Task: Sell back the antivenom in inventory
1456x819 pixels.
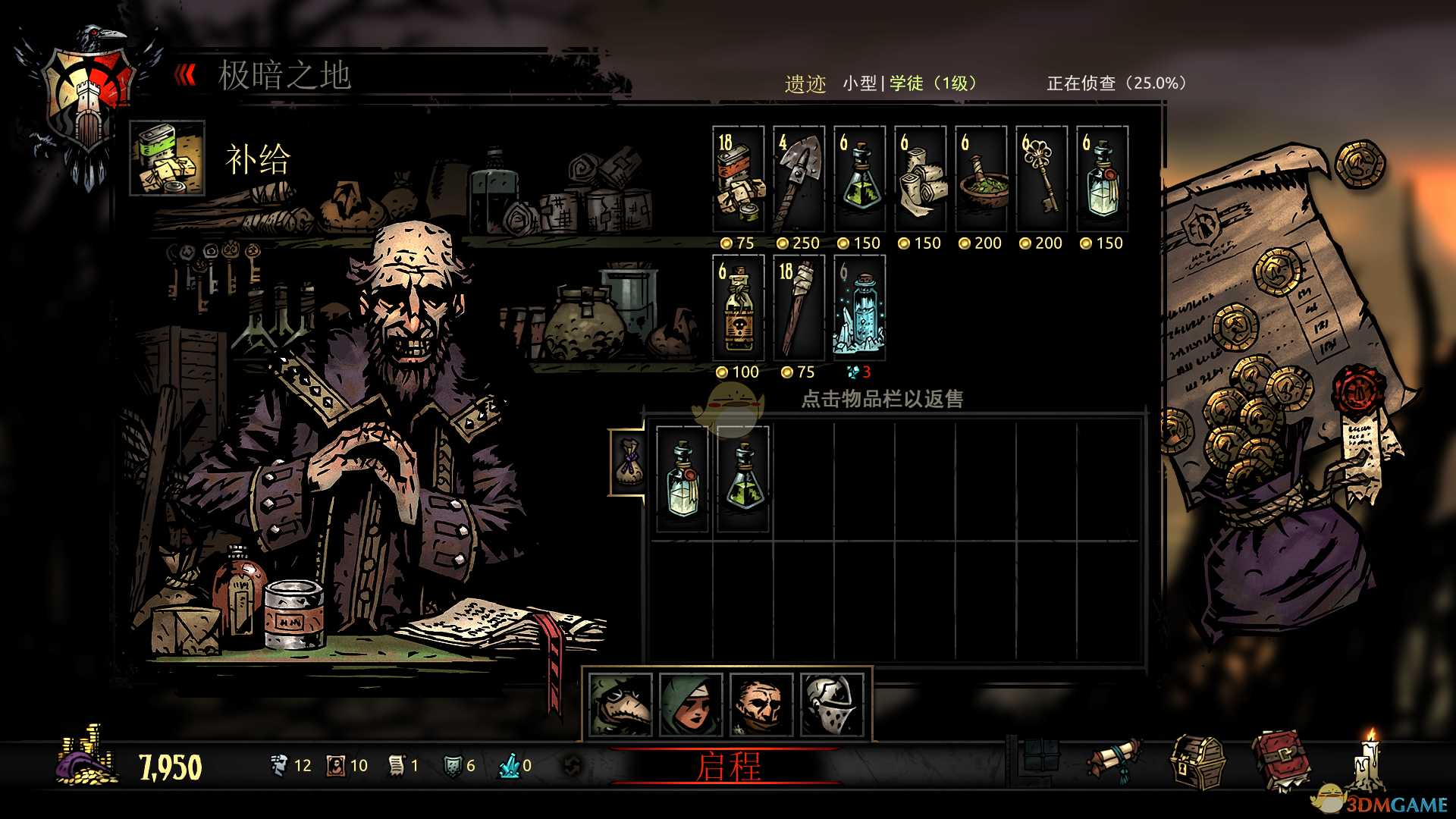Action: (743, 479)
